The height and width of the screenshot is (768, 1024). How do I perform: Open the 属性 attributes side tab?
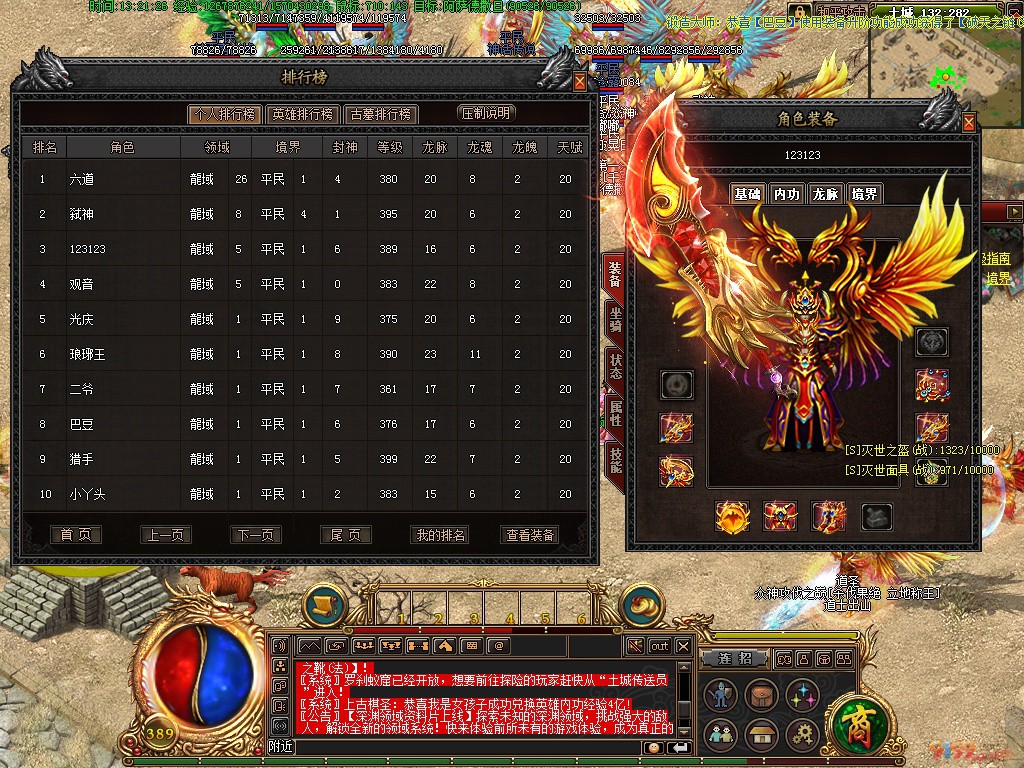click(x=614, y=411)
